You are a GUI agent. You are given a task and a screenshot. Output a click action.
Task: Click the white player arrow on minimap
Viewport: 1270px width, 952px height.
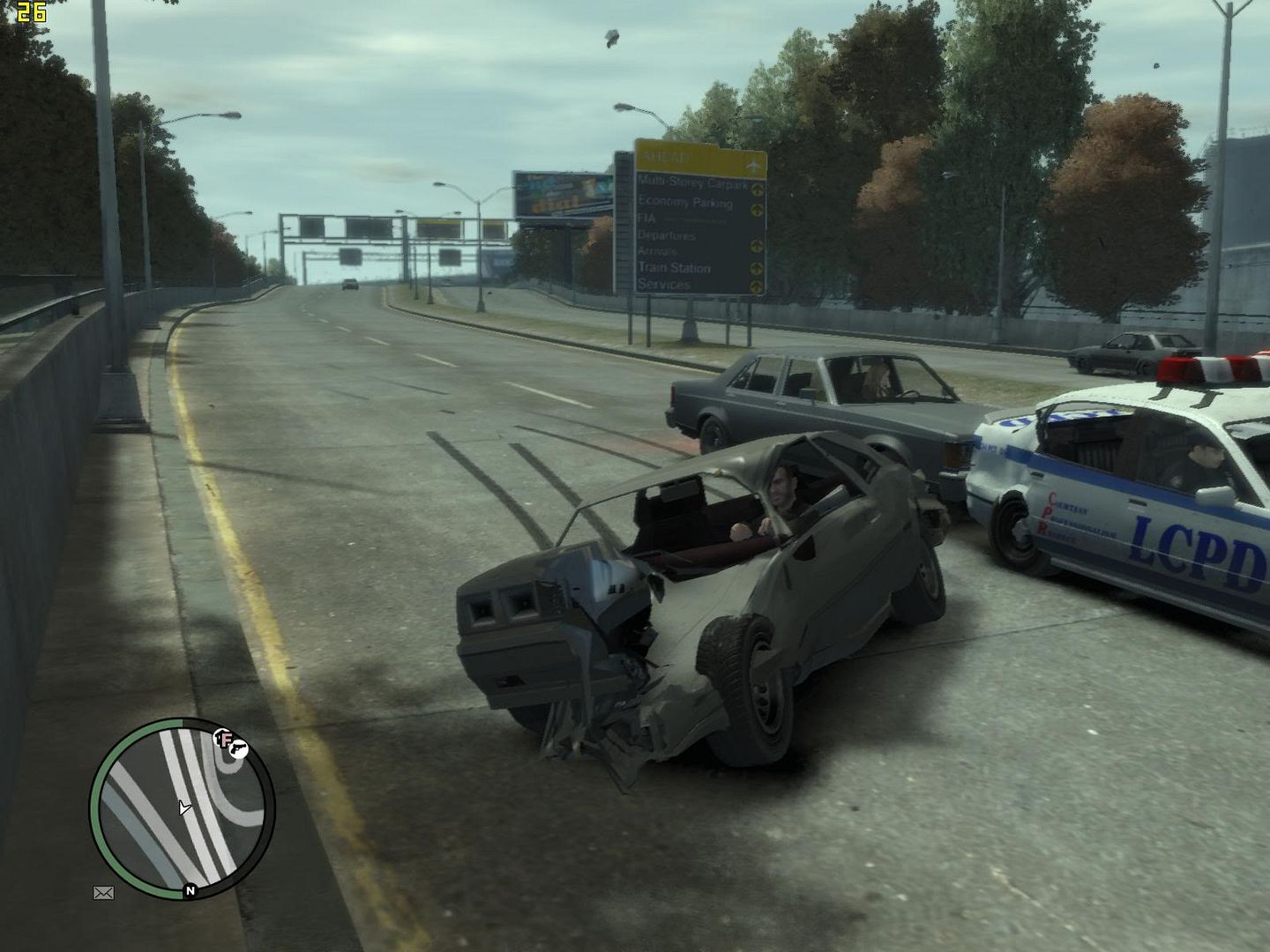coord(183,807)
